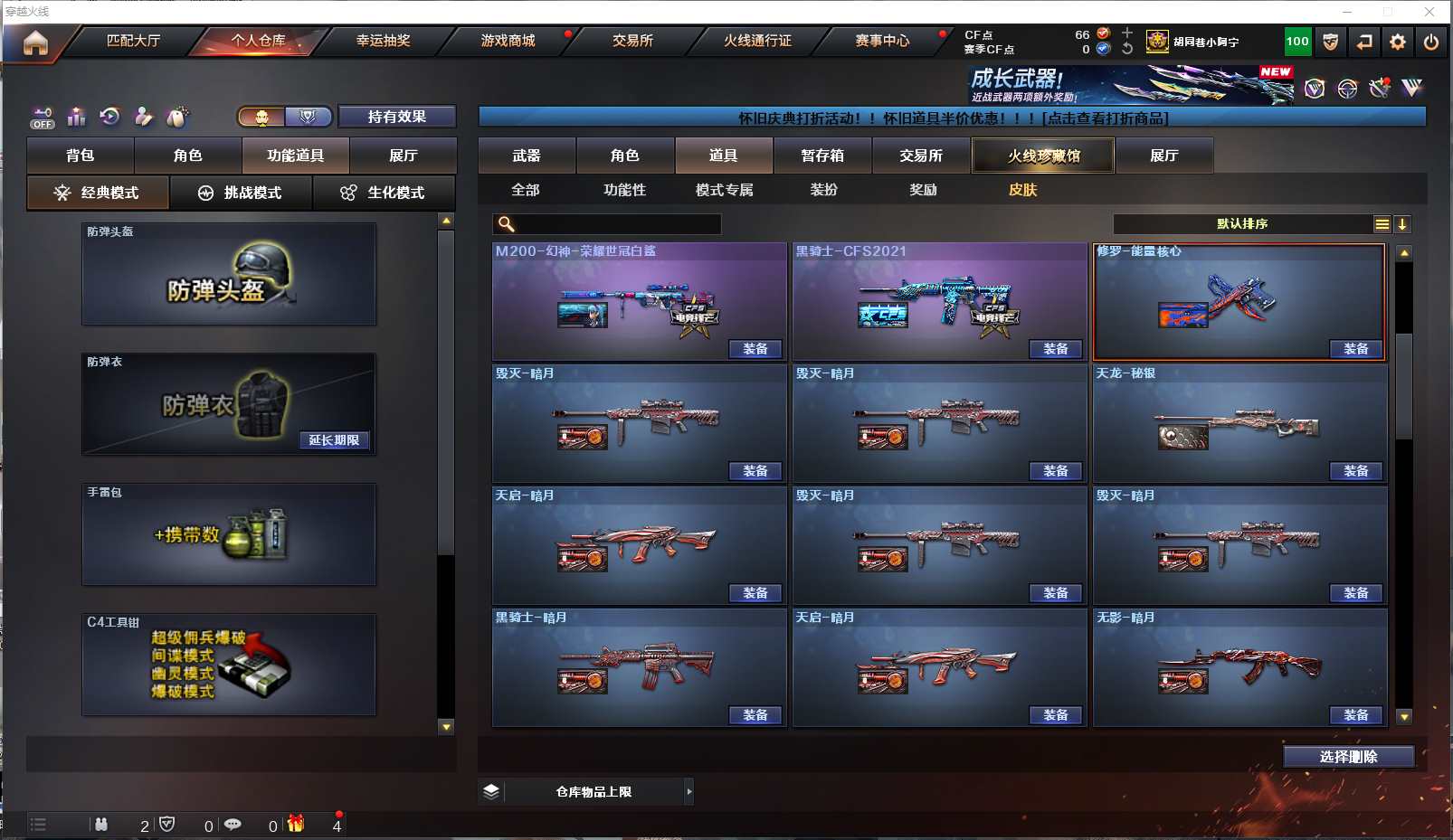Image resolution: width=1453 pixels, height=840 pixels.
Task: Close the game window
Action: coord(1429,12)
